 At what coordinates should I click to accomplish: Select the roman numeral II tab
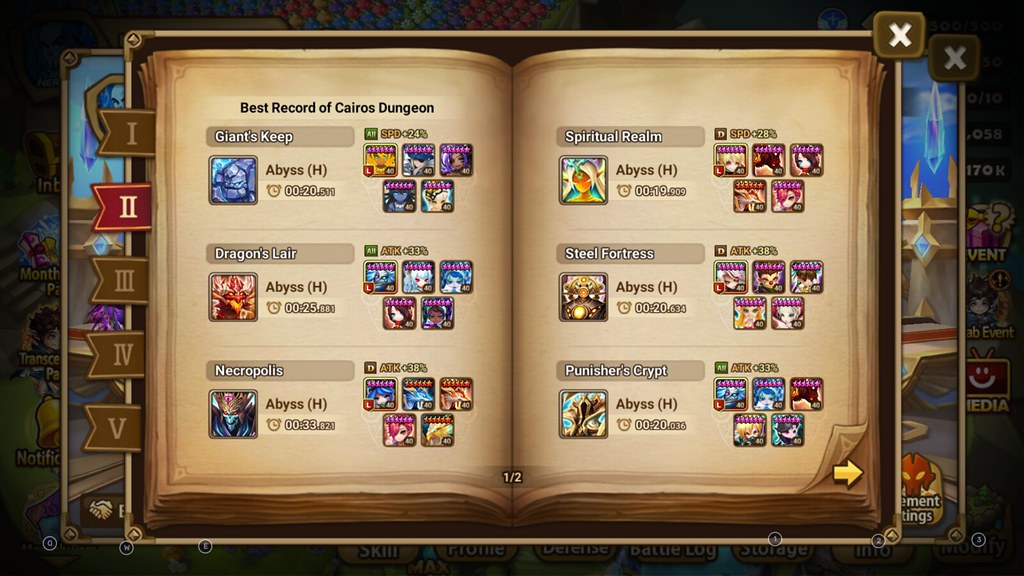coord(124,207)
